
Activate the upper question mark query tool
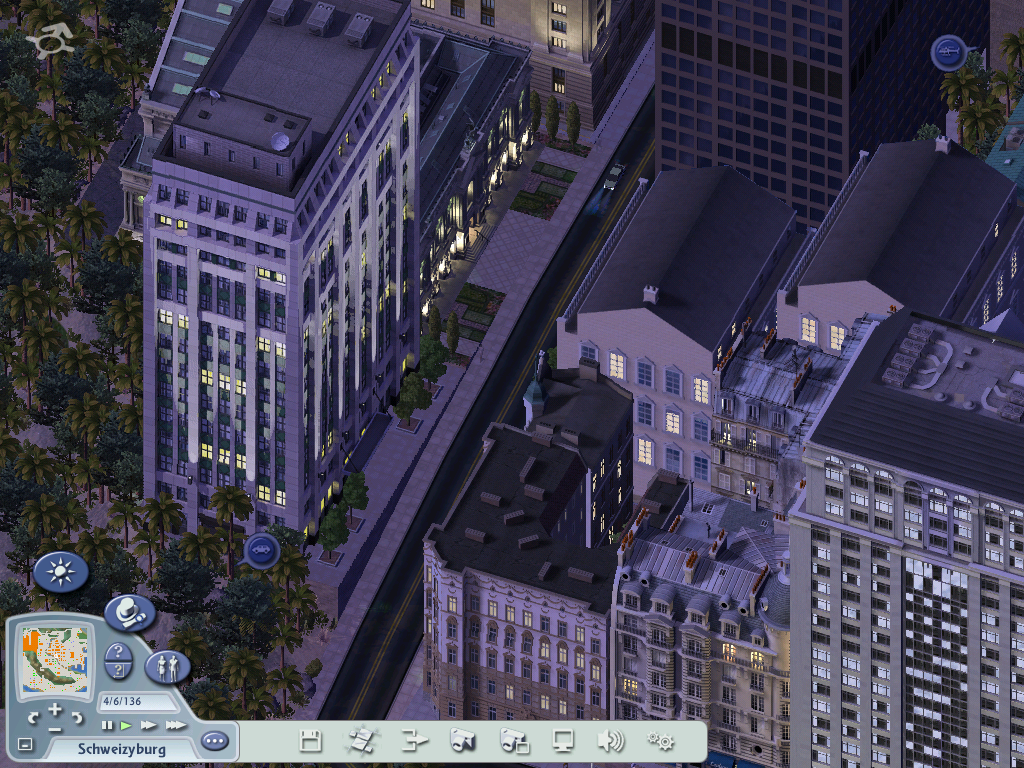(x=118, y=651)
